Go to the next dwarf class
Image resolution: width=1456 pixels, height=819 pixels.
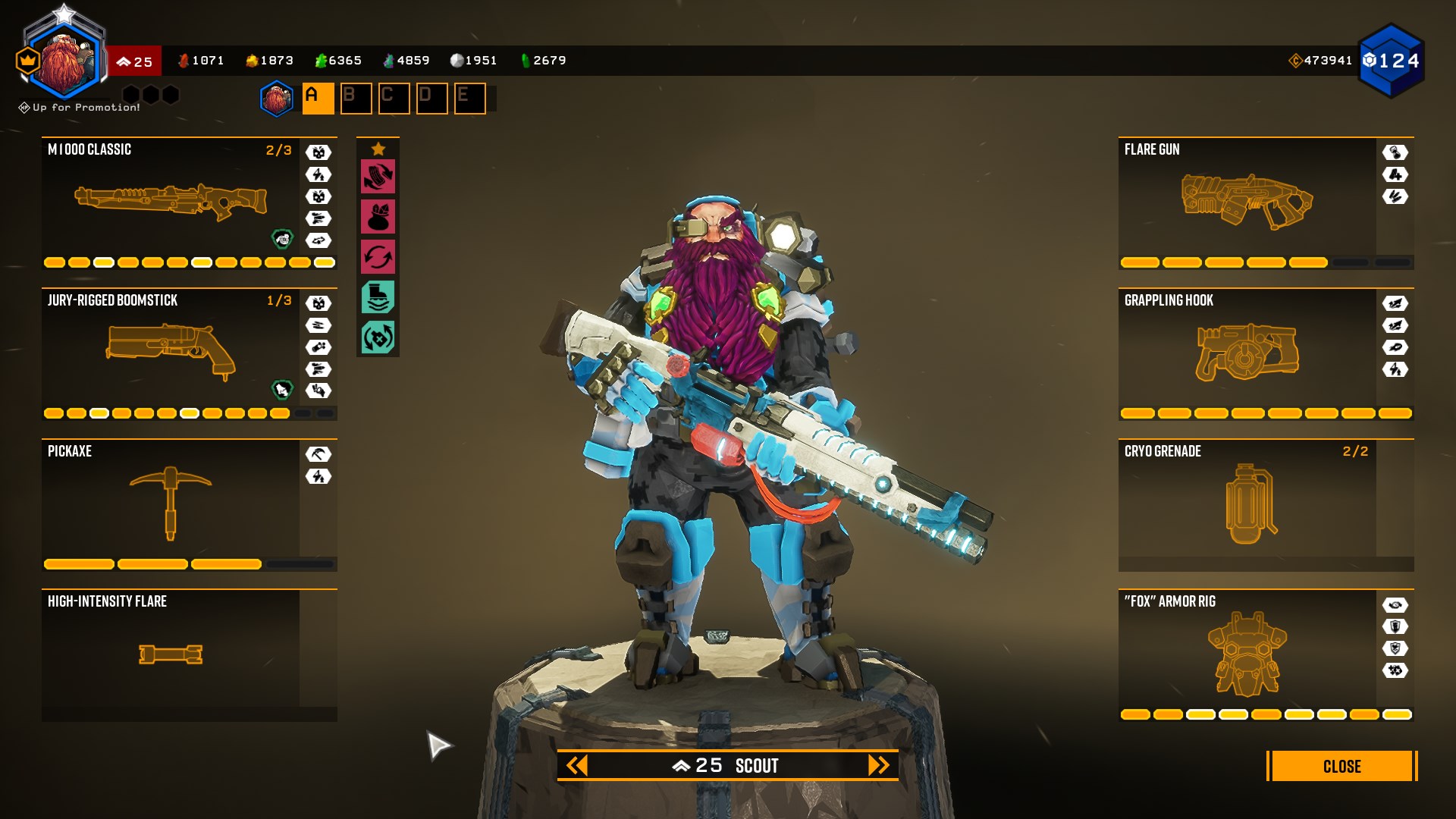click(878, 766)
